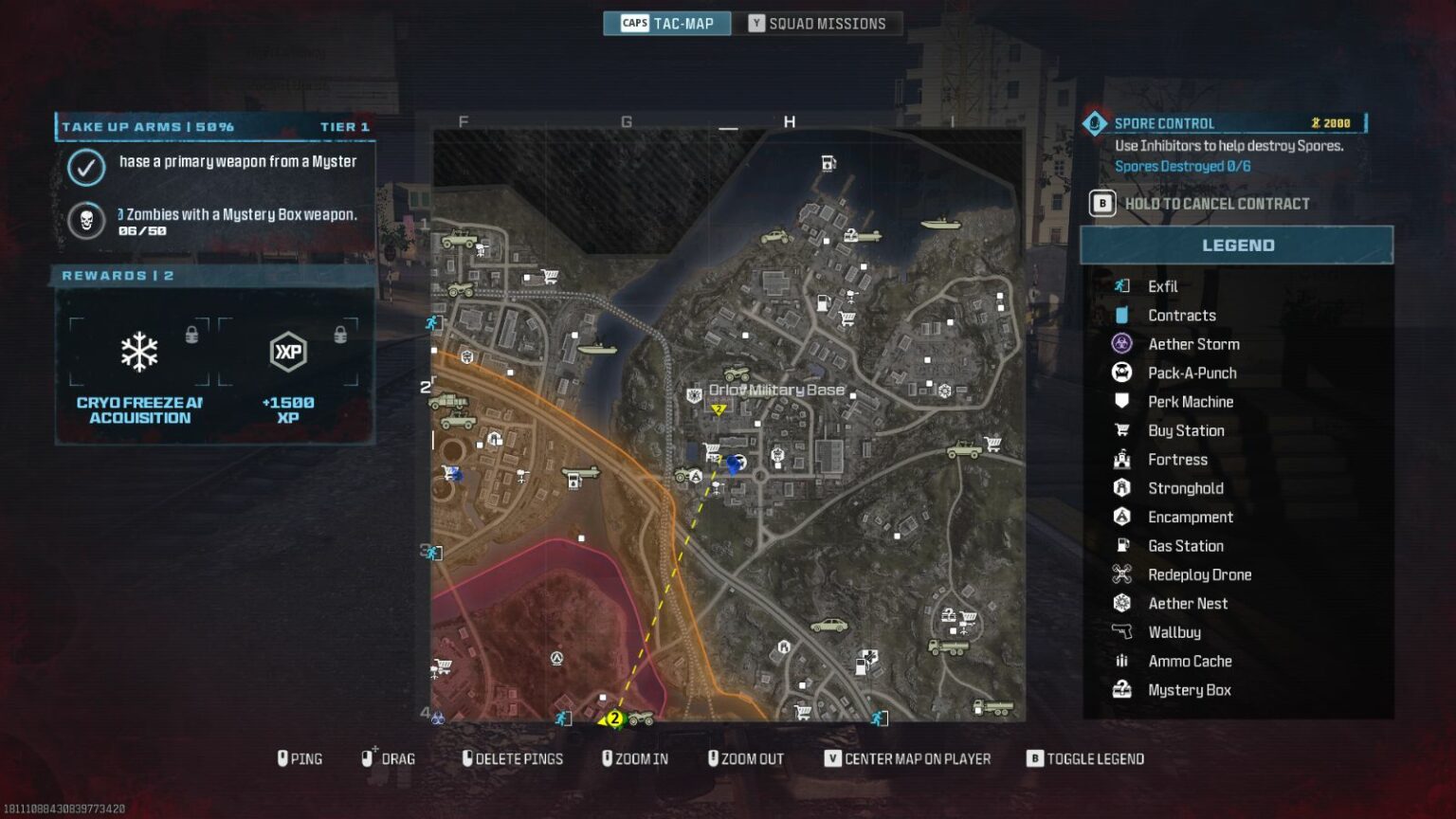Select the Mystery Box legend icon
Screen dimensions: 1456x819
1122,689
